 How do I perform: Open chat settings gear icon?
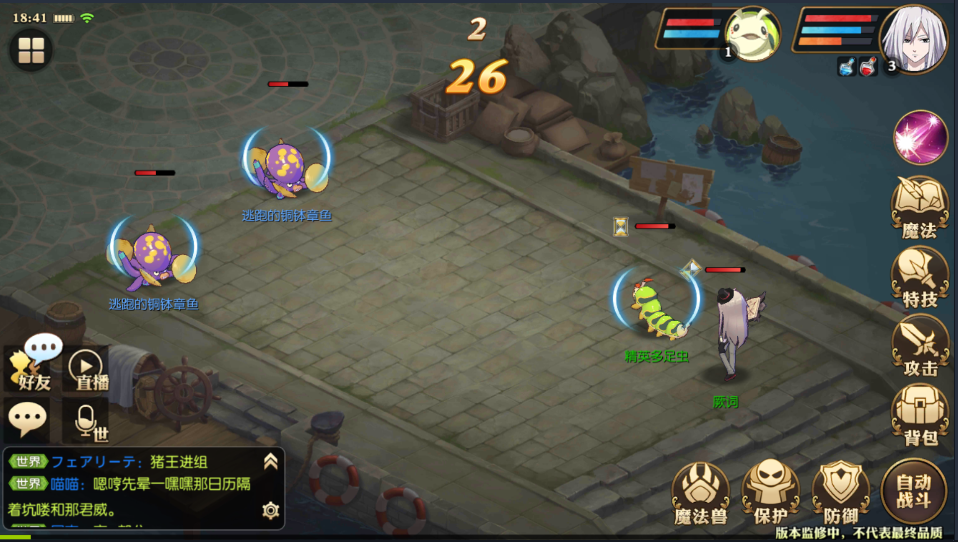[270, 510]
